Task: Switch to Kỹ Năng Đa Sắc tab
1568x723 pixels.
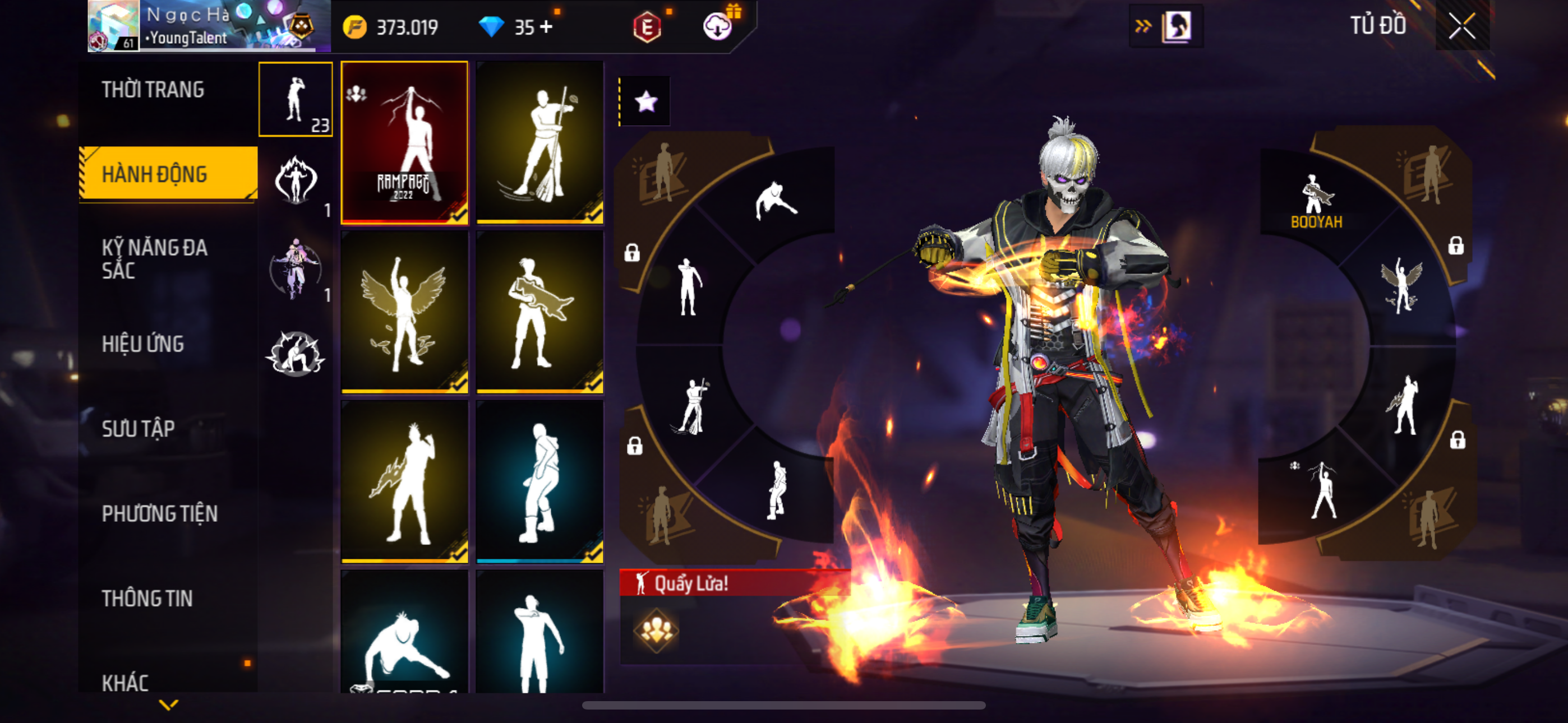Action: pos(155,258)
